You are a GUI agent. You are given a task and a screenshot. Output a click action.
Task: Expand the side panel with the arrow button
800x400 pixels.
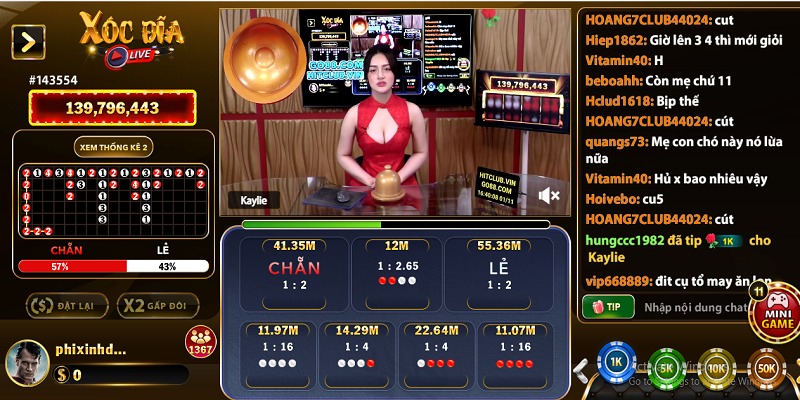click(28, 41)
